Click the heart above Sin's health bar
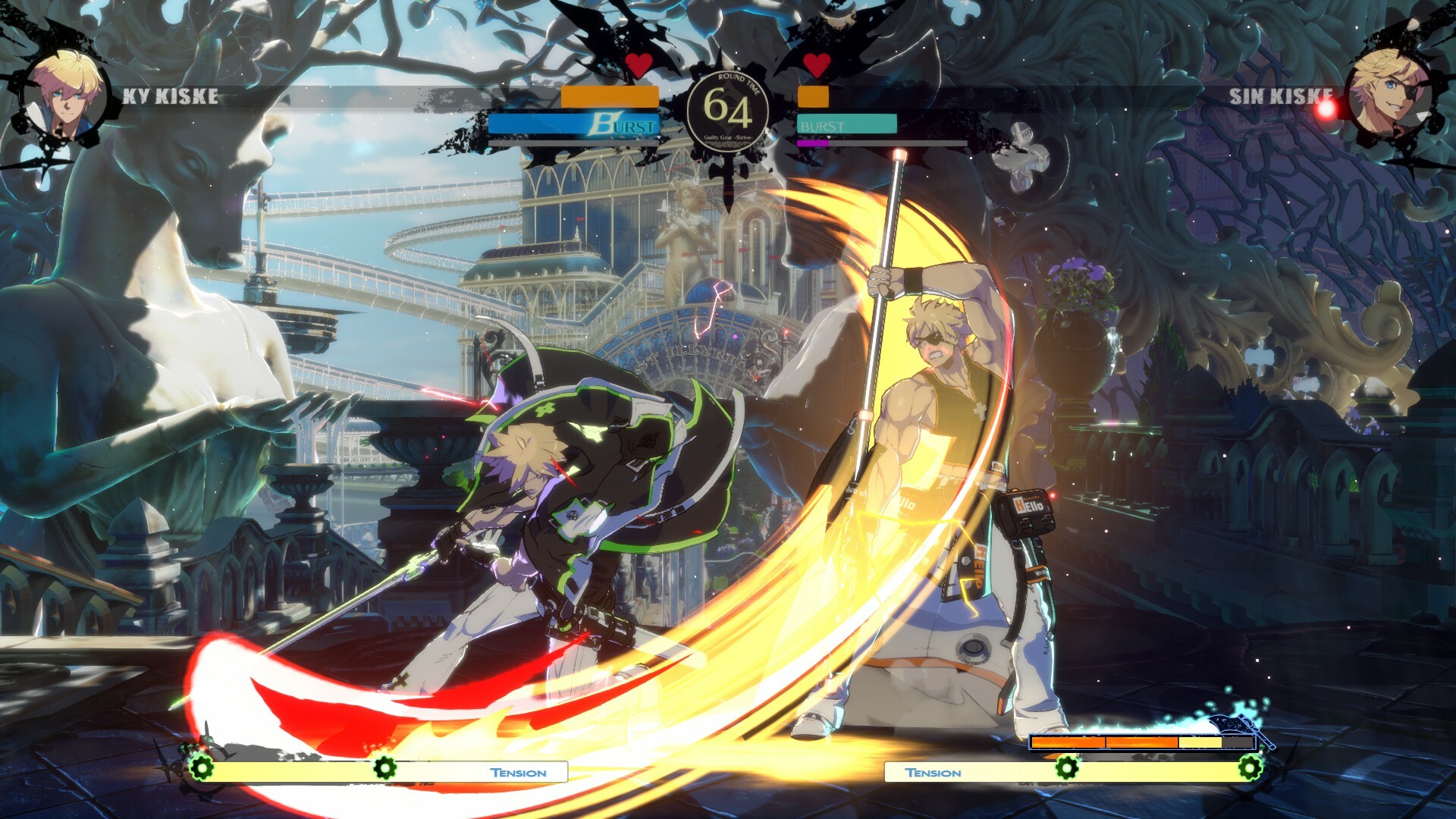The image size is (1456, 819). (817, 66)
